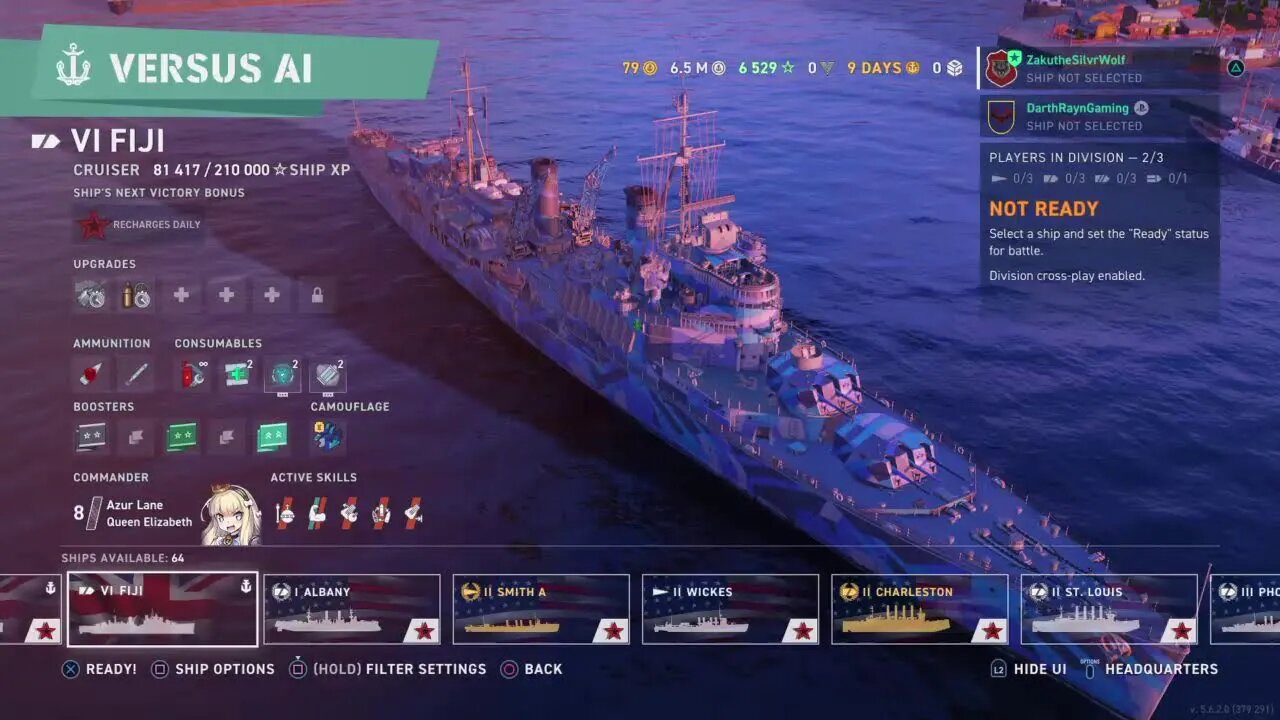Open the damage control party consumable
Viewport: 1280px width, 720px height.
click(193, 375)
